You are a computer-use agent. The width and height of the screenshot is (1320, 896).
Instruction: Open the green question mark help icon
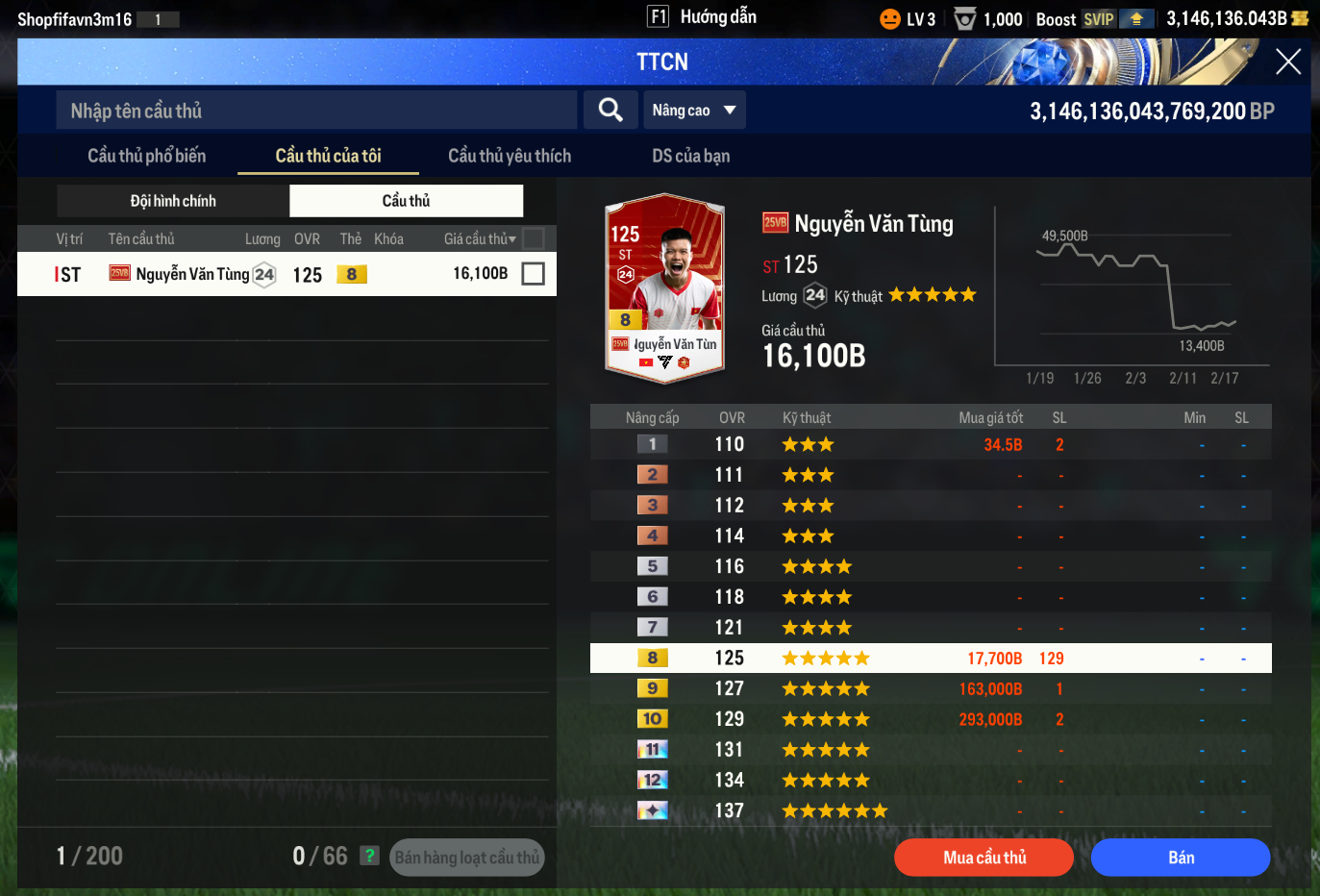(x=369, y=856)
